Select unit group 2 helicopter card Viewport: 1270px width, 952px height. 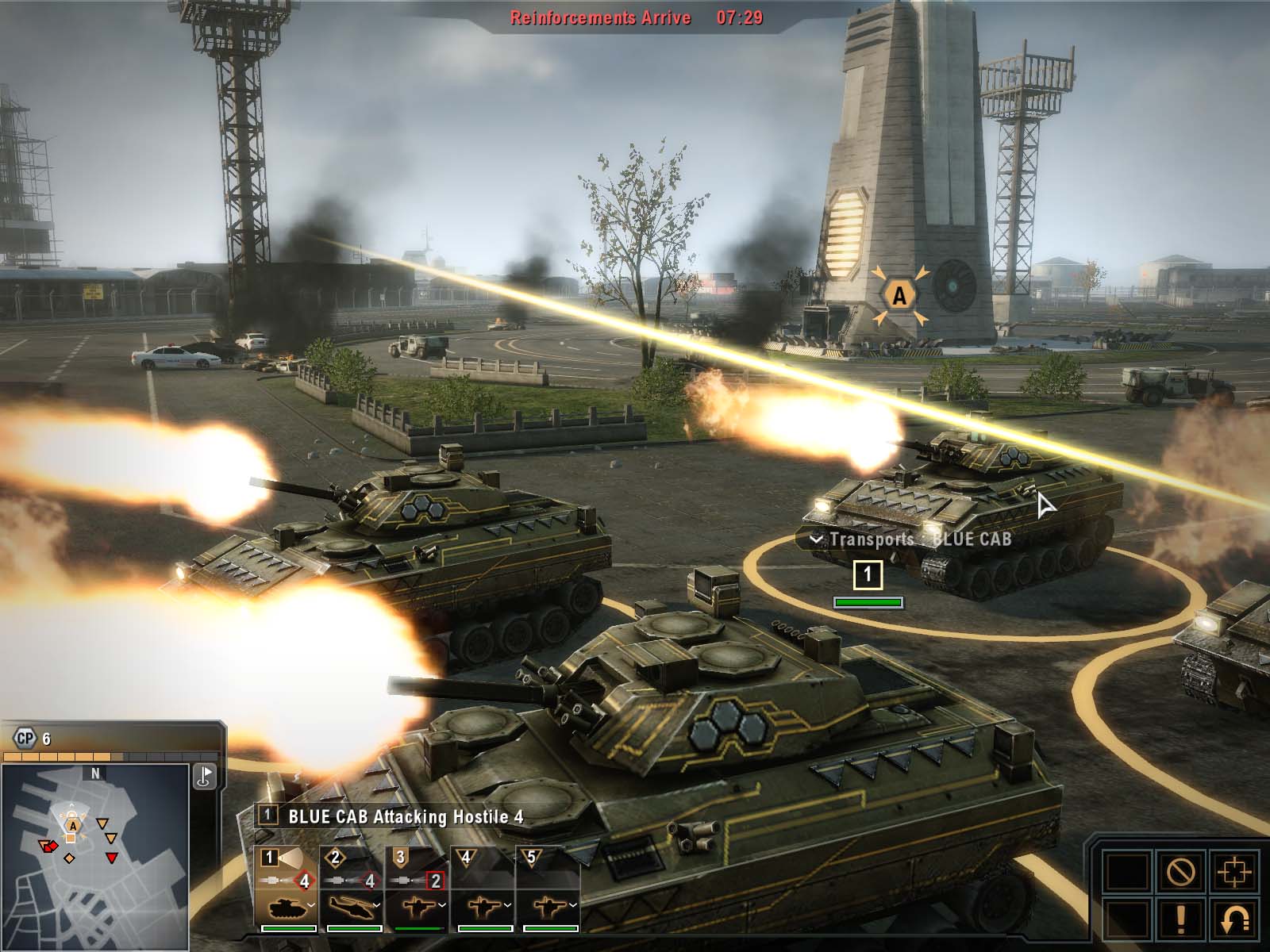point(351,889)
